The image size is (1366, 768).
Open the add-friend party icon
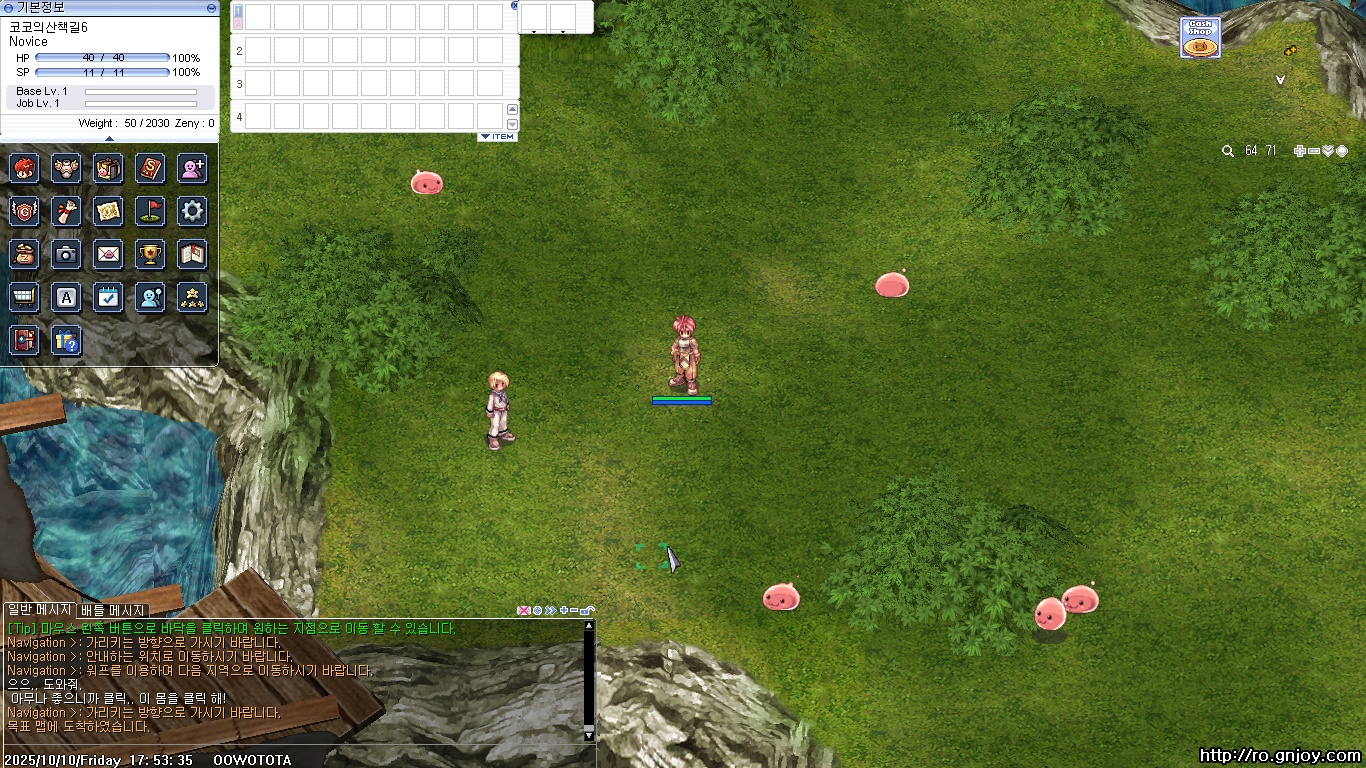pos(192,168)
